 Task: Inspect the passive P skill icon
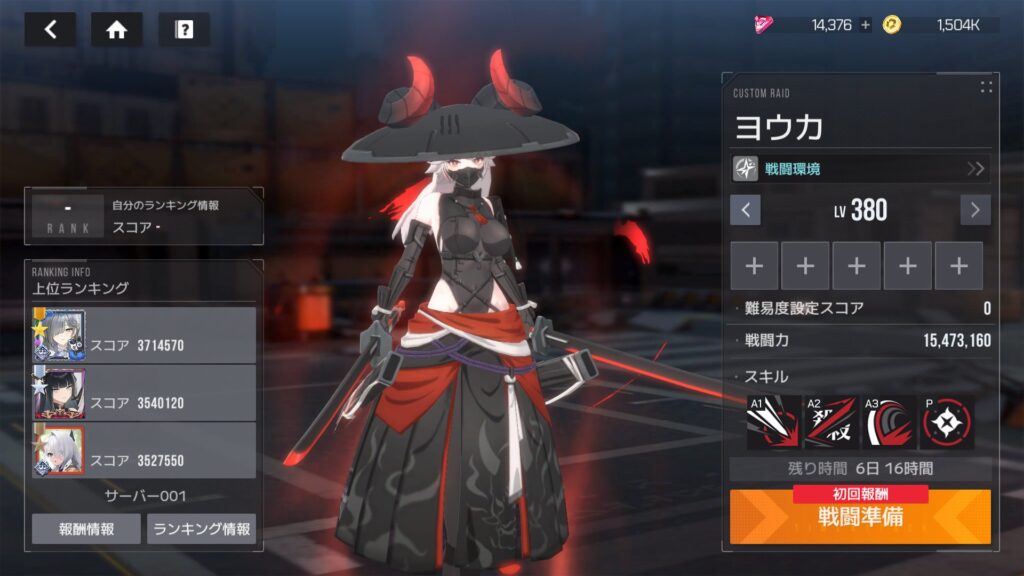click(946, 422)
